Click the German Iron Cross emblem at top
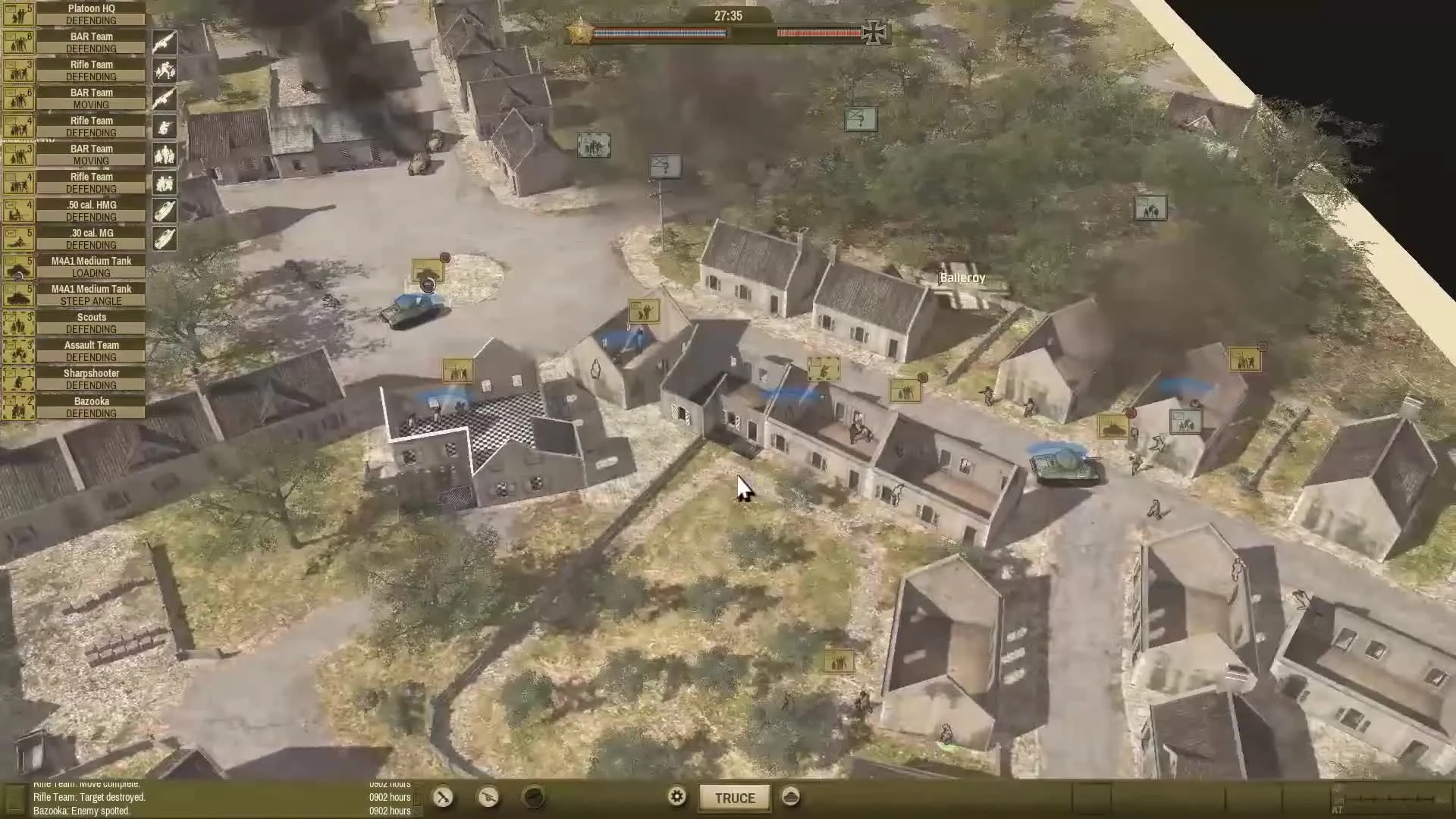 [x=874, y=30]
